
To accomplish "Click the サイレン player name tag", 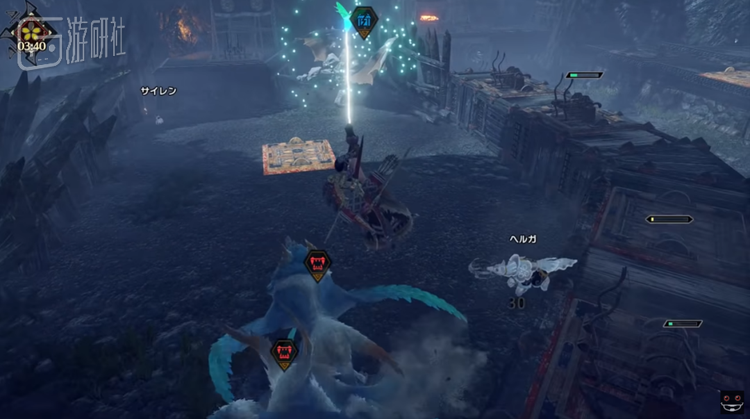I will pos(158,91).
